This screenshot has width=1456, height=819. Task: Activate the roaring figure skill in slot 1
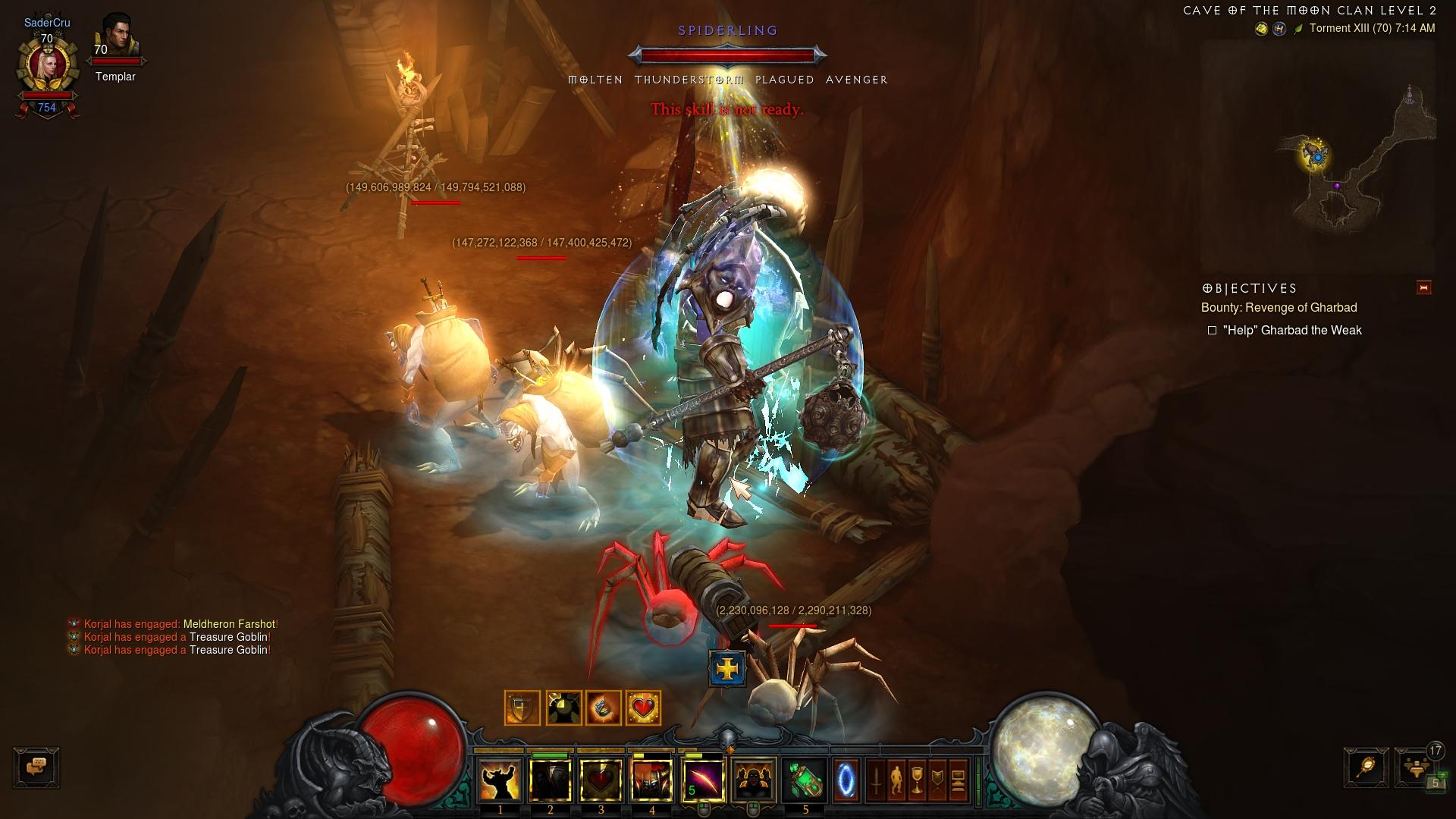point(500,780)
